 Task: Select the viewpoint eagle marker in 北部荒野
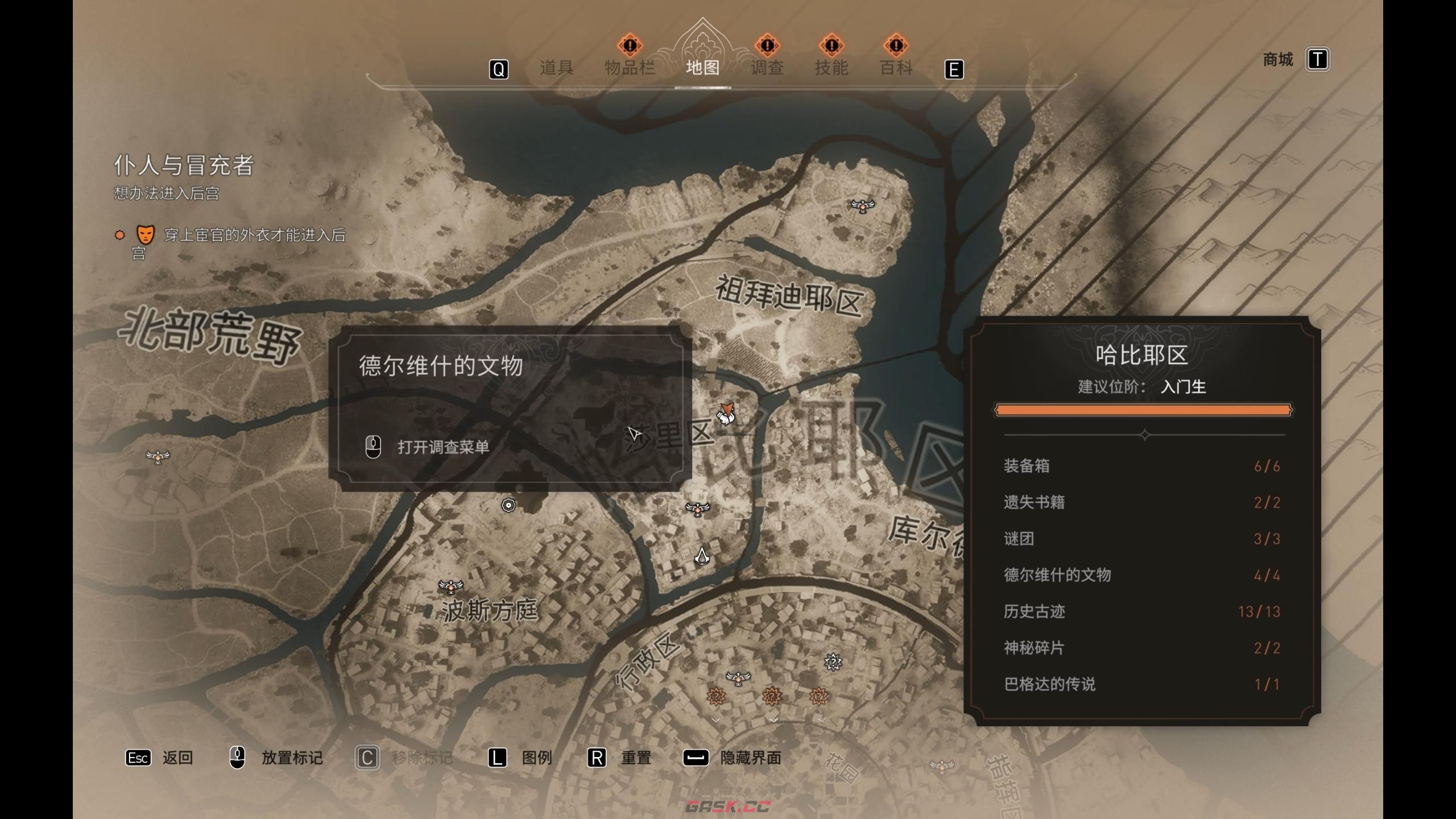pyautogui.click(x=158, y=456)
